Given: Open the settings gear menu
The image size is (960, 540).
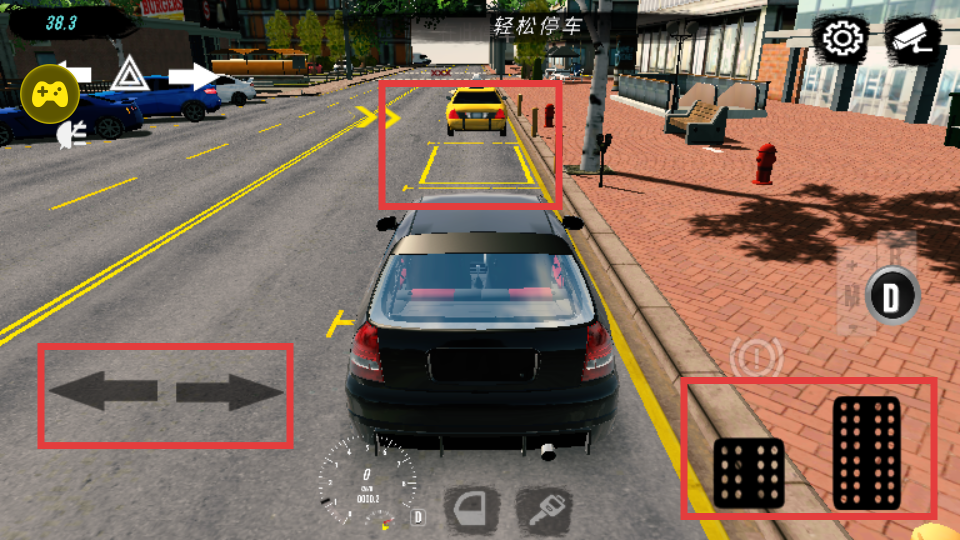Looking at the screenshot, I should tap(843, 40).
